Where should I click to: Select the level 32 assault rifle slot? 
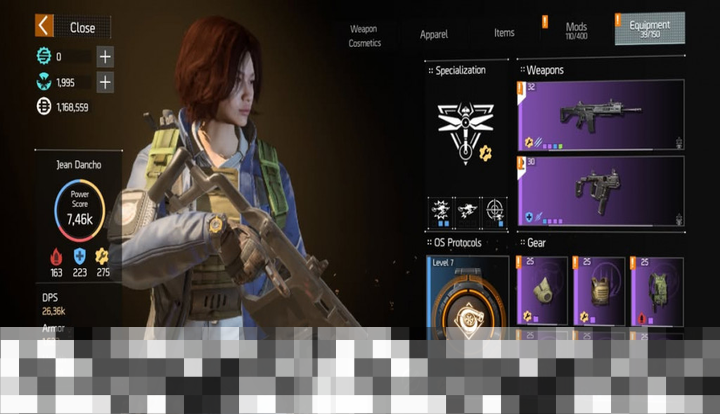[600, 115]
